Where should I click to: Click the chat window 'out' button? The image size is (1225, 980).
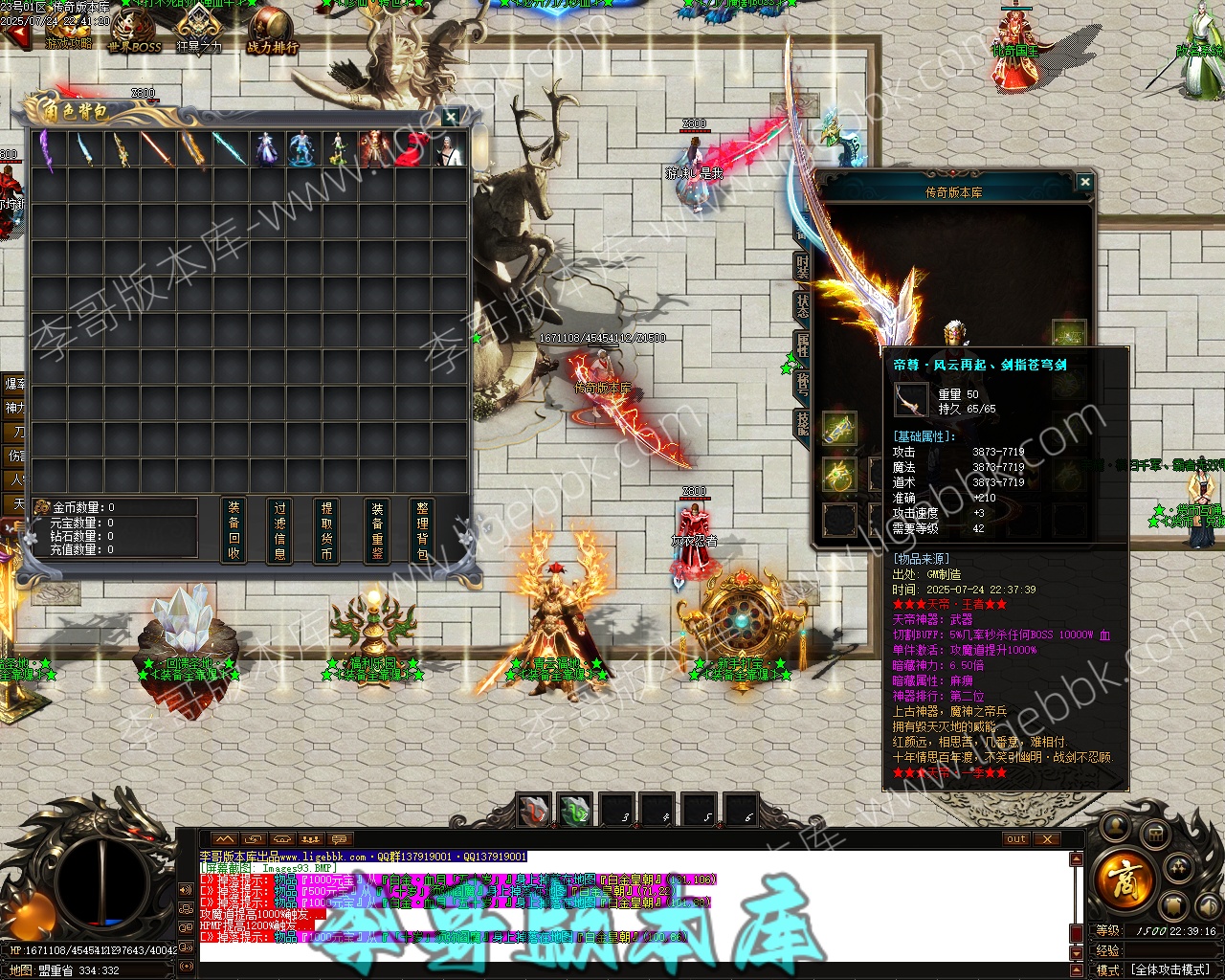[x=1016, y=839]
